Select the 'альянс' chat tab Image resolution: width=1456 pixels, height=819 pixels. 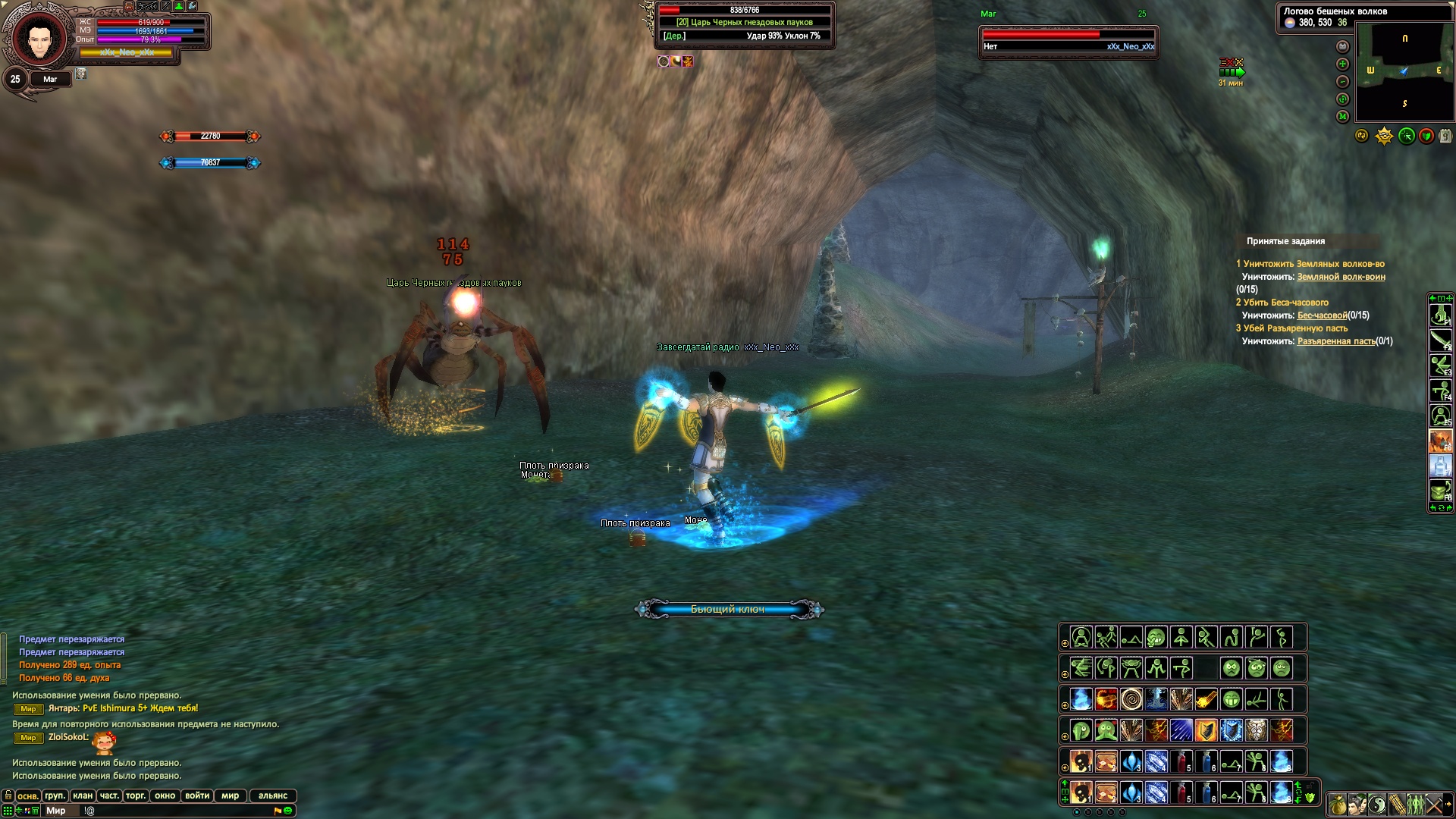[x=273, y=795]
